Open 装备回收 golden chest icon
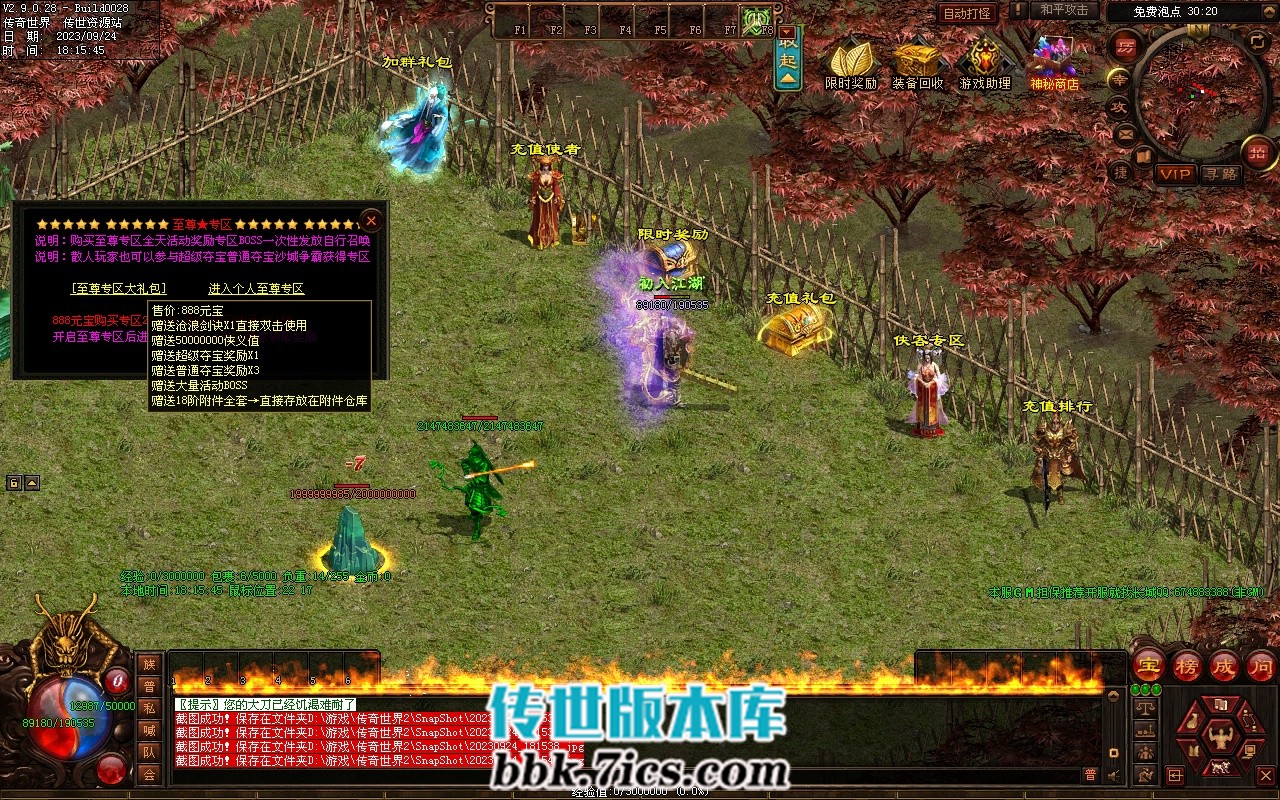The image size is (1280, 800). (x=917, y=62)
